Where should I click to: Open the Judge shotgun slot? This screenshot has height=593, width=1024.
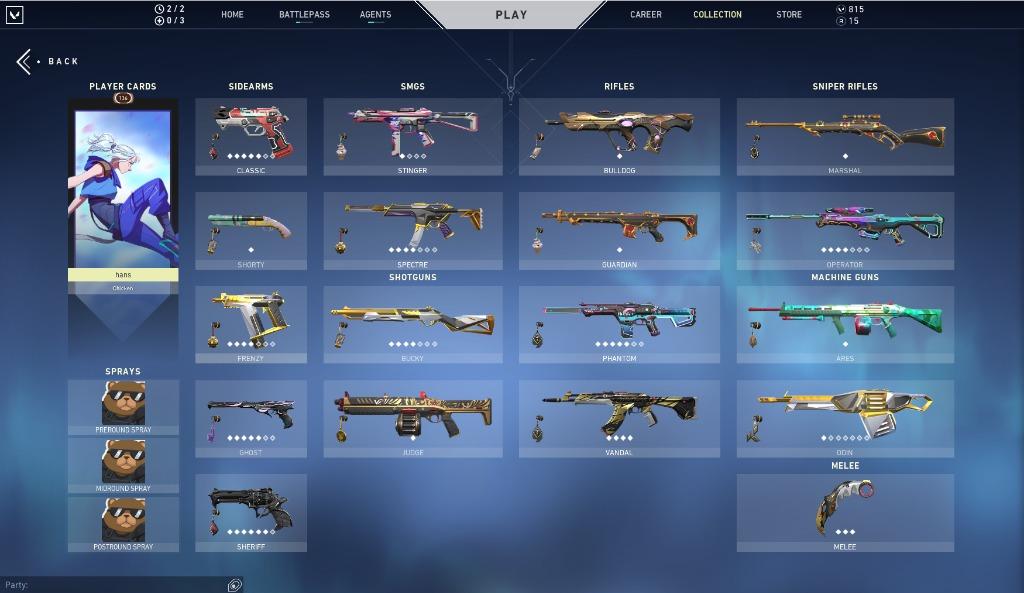[x=413, y=418]
